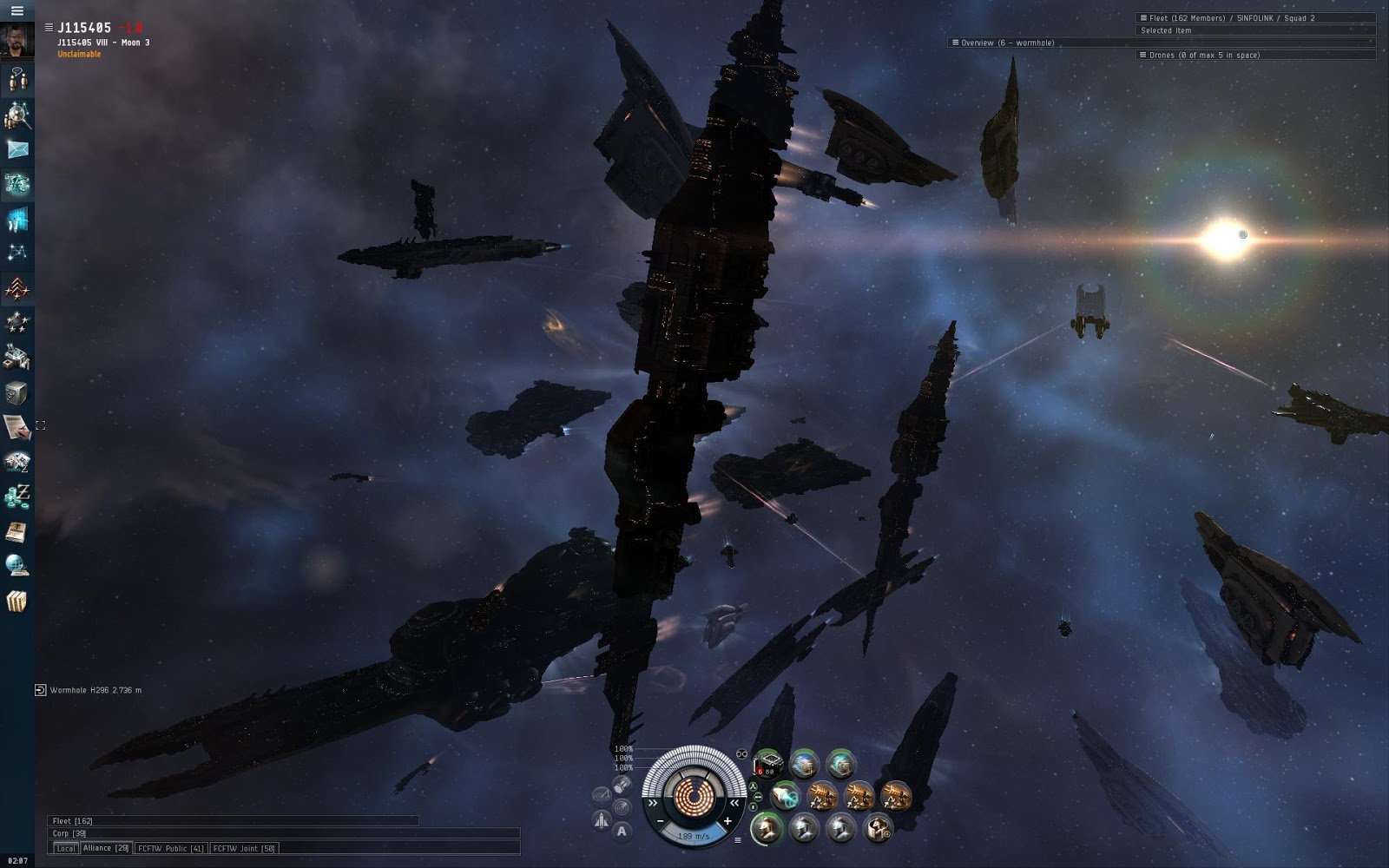Activate the cargo module showing 80
The width and height of the screenshot is (1389, 868).
pyautogui.click(x=767, y=765)
